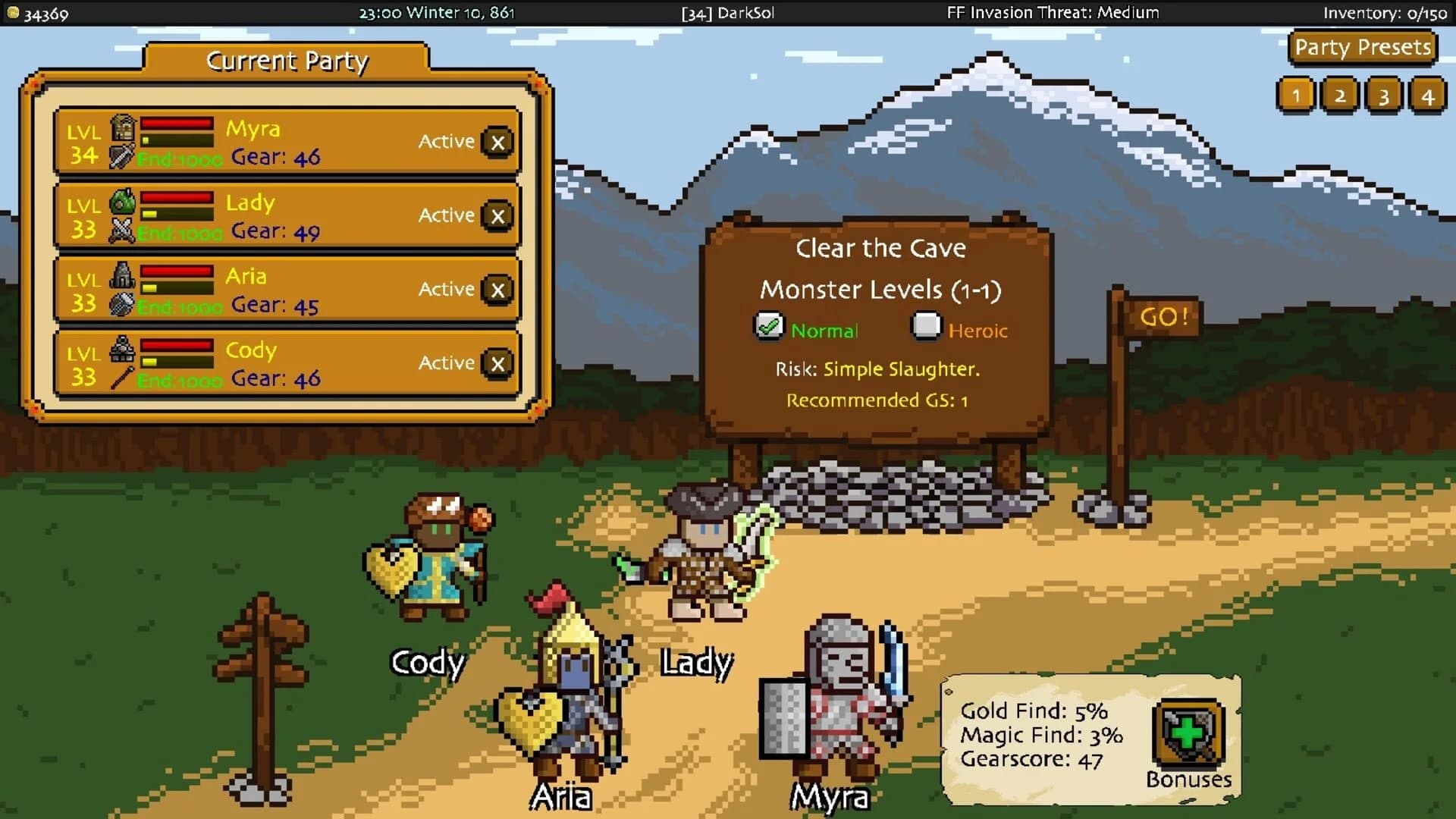Image resolution: width=1456 pixels, height=819 pixels.
Task: Open Party Presets panel
Action: coord(1363,47)
